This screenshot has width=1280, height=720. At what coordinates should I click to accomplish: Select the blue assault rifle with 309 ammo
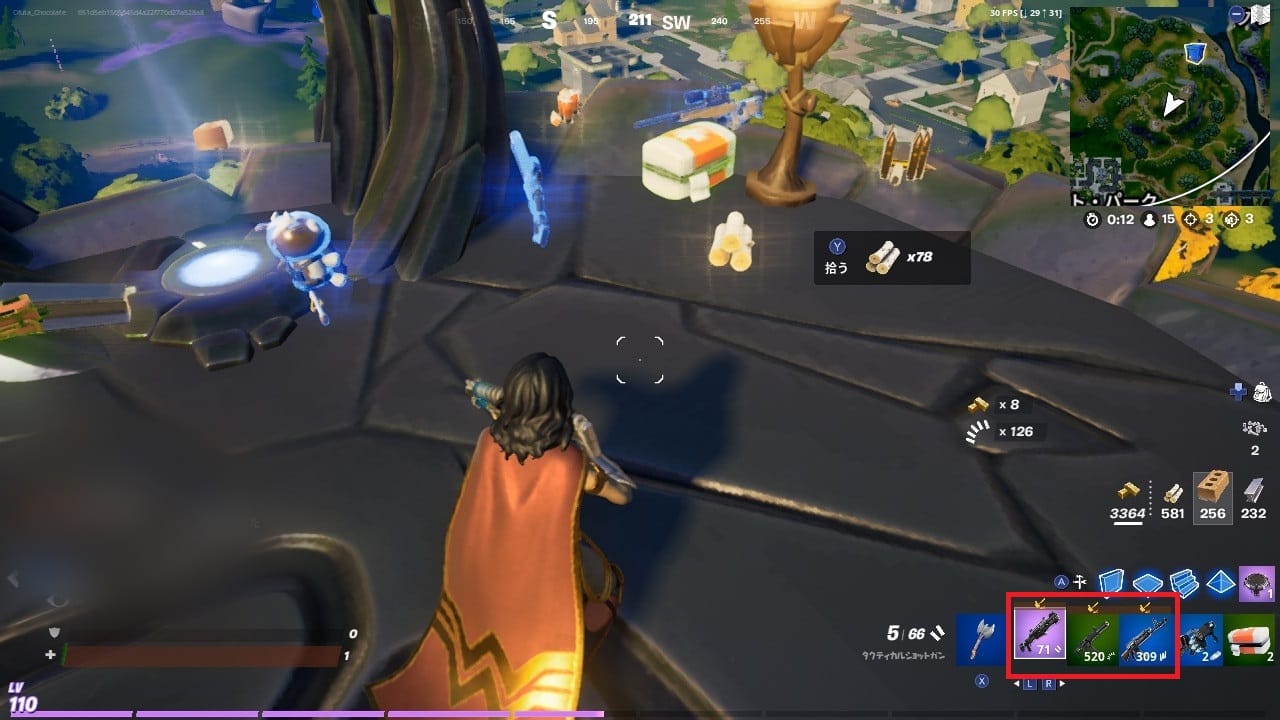pyautogui.click(x=1146, y=640)
